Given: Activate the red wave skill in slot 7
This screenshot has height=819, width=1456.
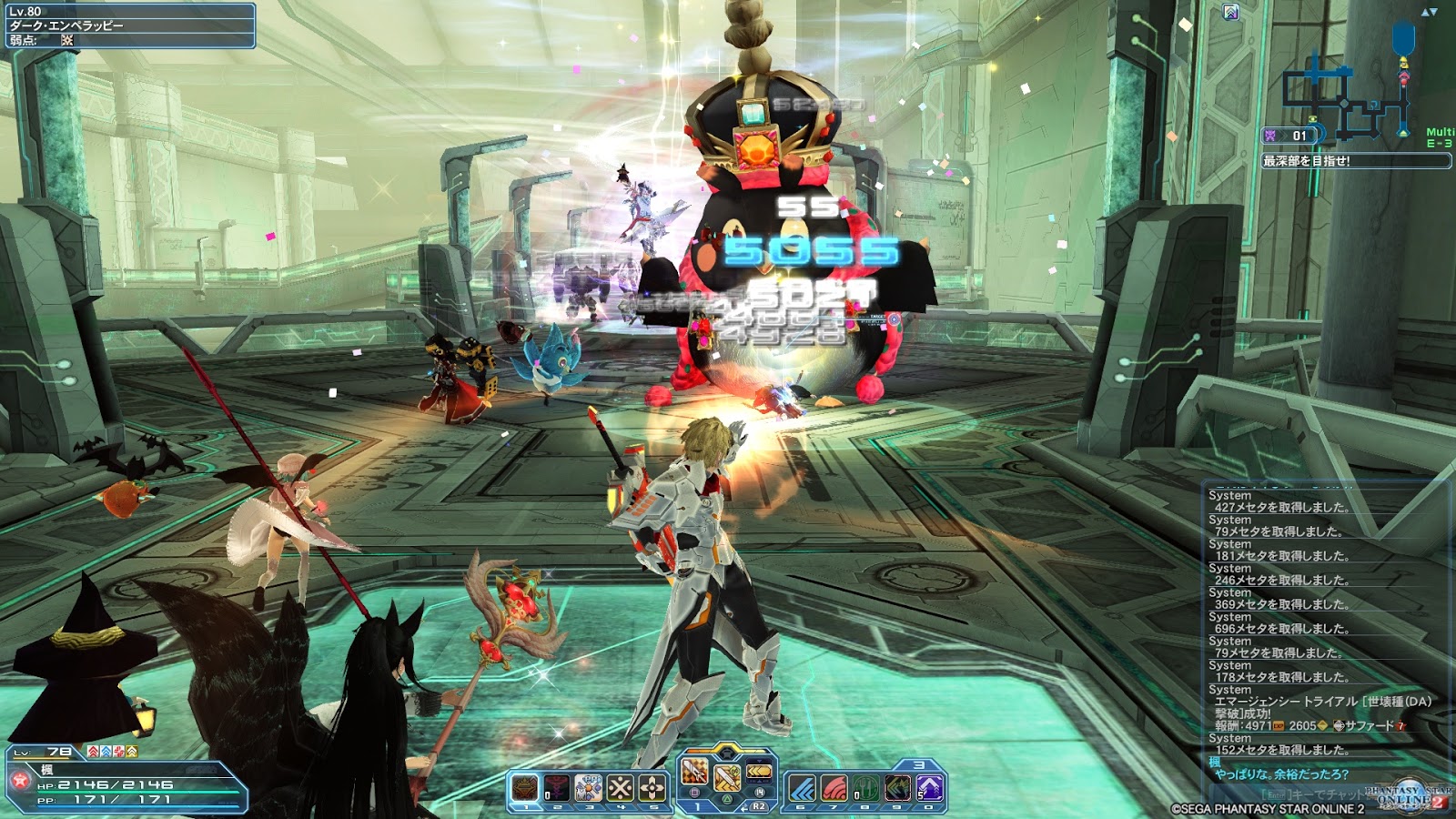Looking at the screenshot, I should [834, 787].
